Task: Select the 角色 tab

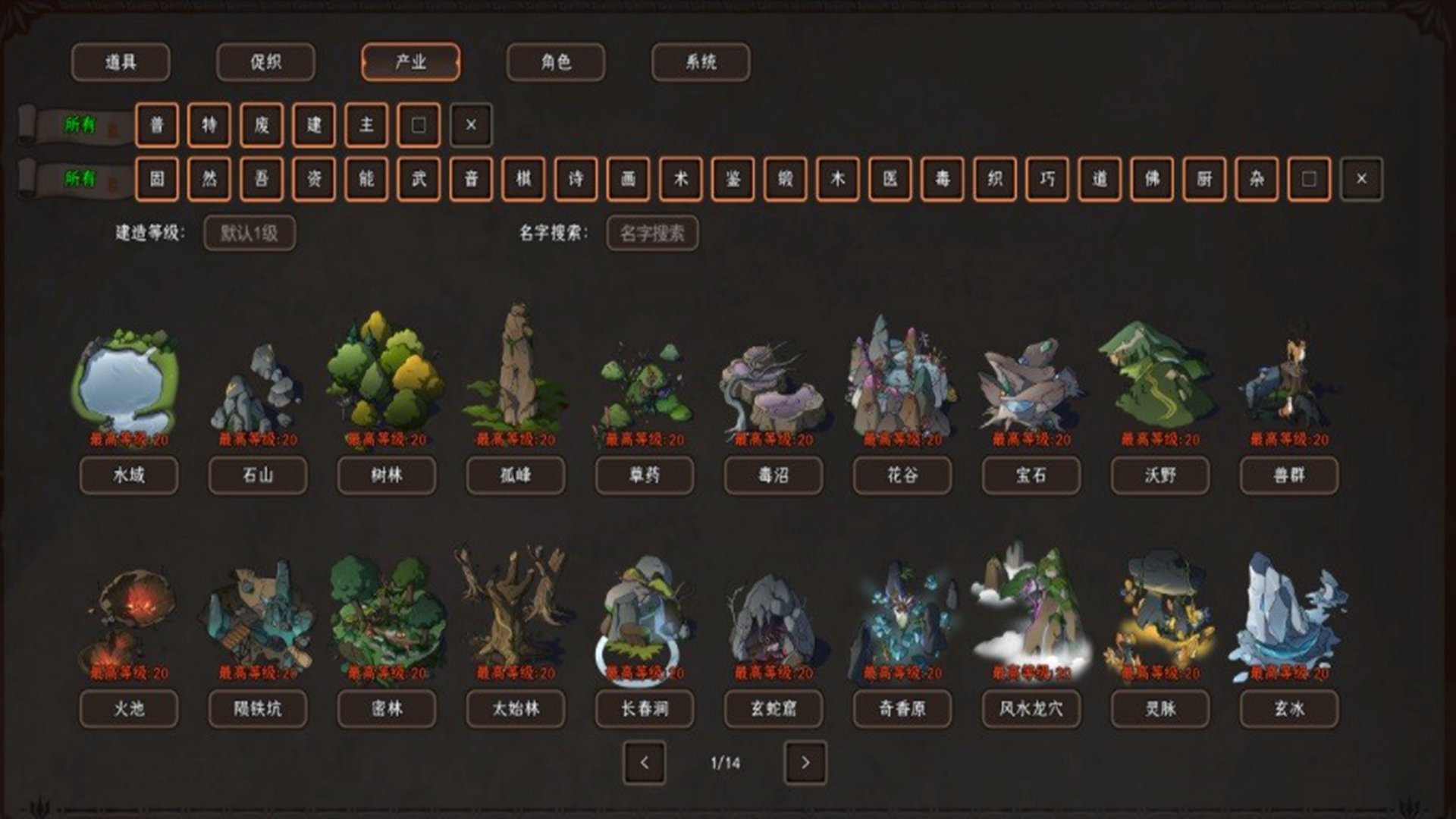Action: click(556, 62)
